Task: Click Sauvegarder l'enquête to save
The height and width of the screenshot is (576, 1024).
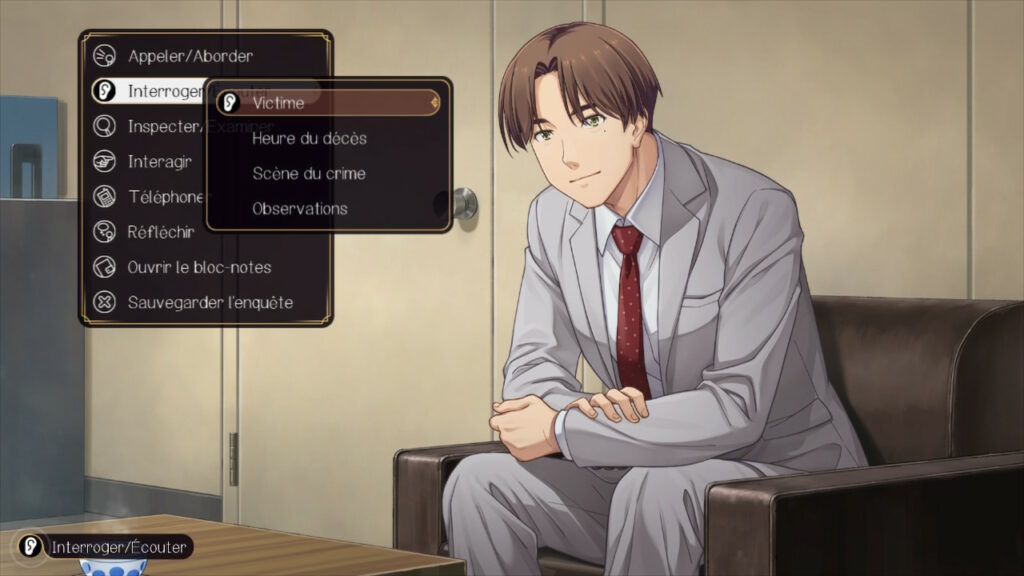Action: (x=210, y=302)
